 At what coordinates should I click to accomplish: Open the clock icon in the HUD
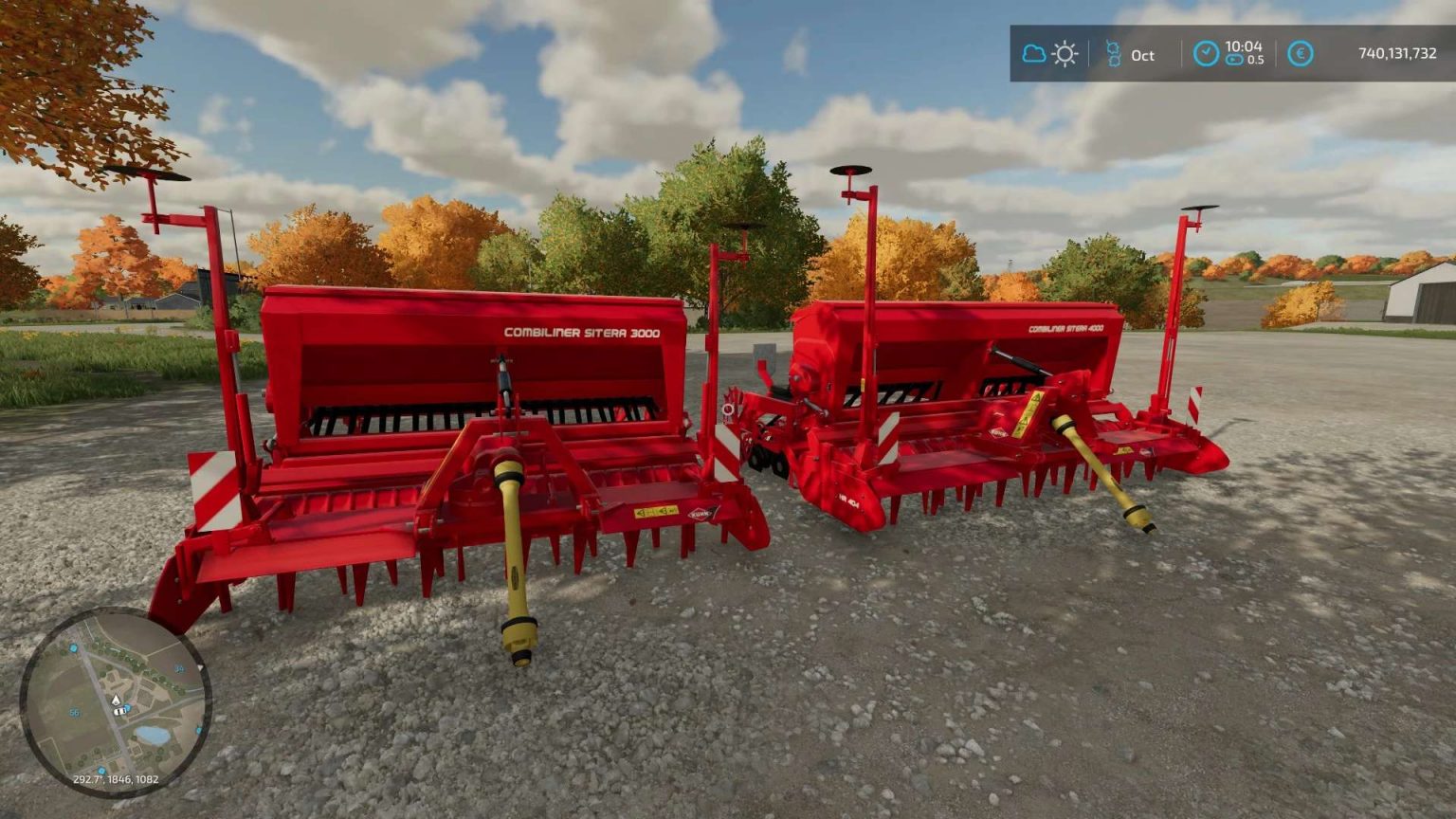tap(1206, 52)
